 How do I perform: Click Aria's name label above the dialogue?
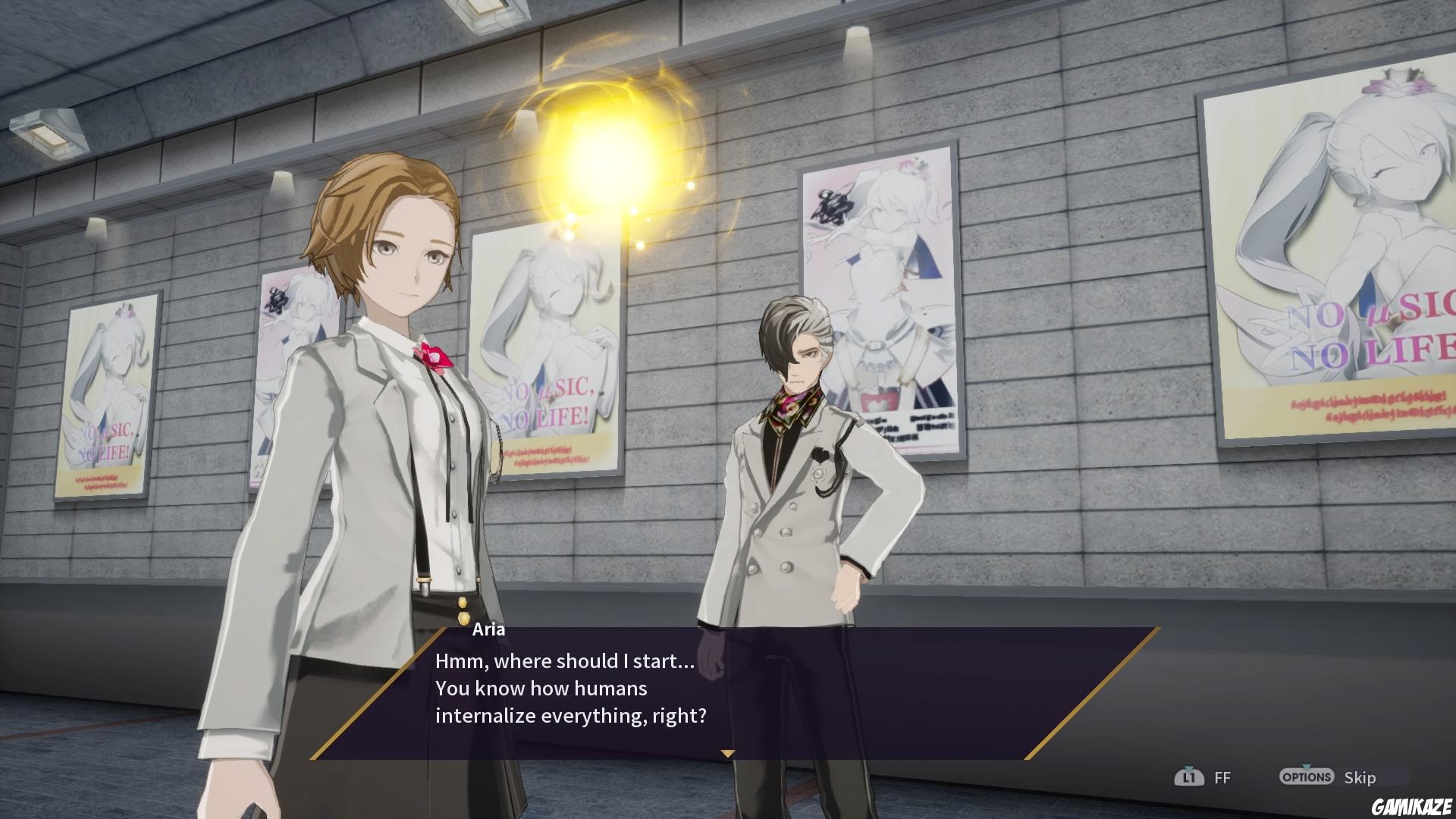(x=490, y=630)
